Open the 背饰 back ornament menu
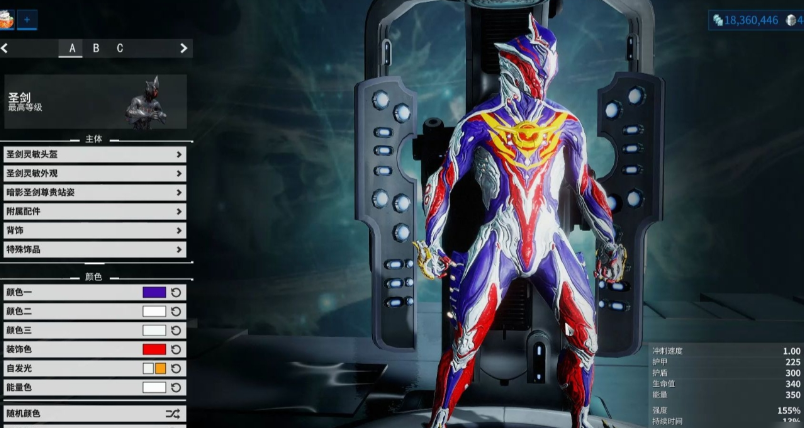Viewport: 804px width, 428px height. click(x=94, y=230)
